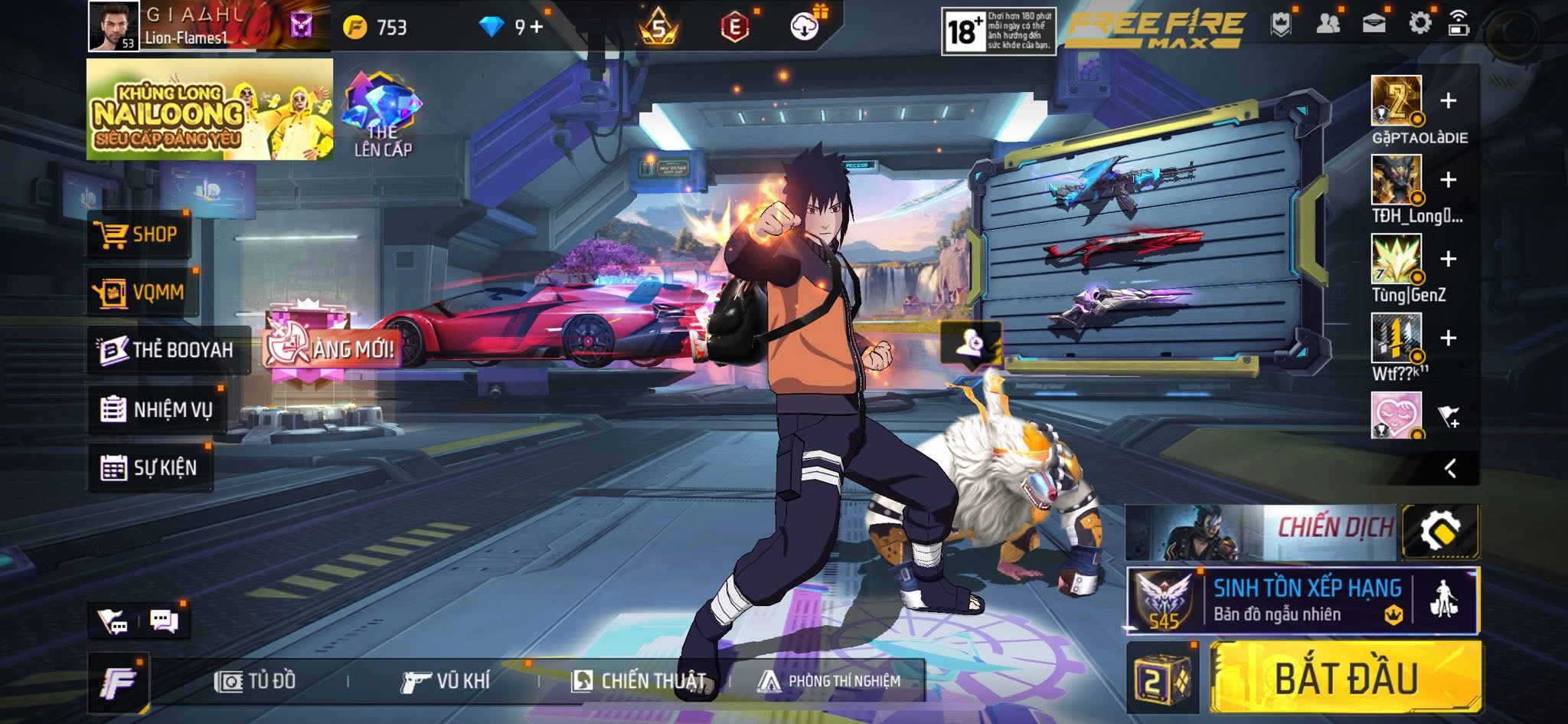
Task: Open the gear settings icon
Action: tap(1419, 24)
